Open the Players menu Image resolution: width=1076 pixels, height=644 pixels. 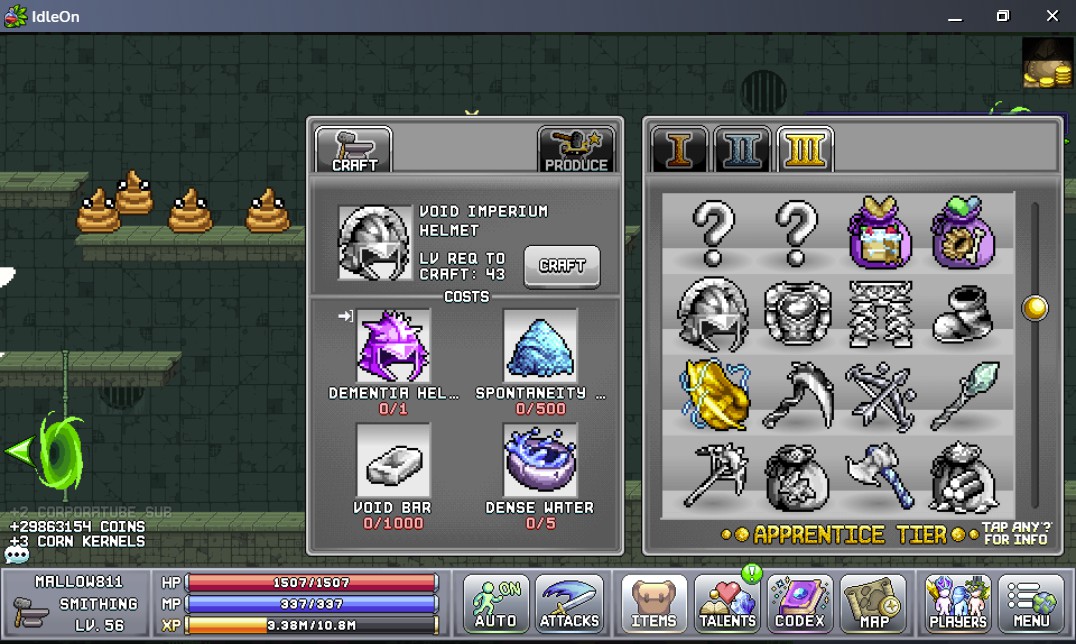coord(957,603)
